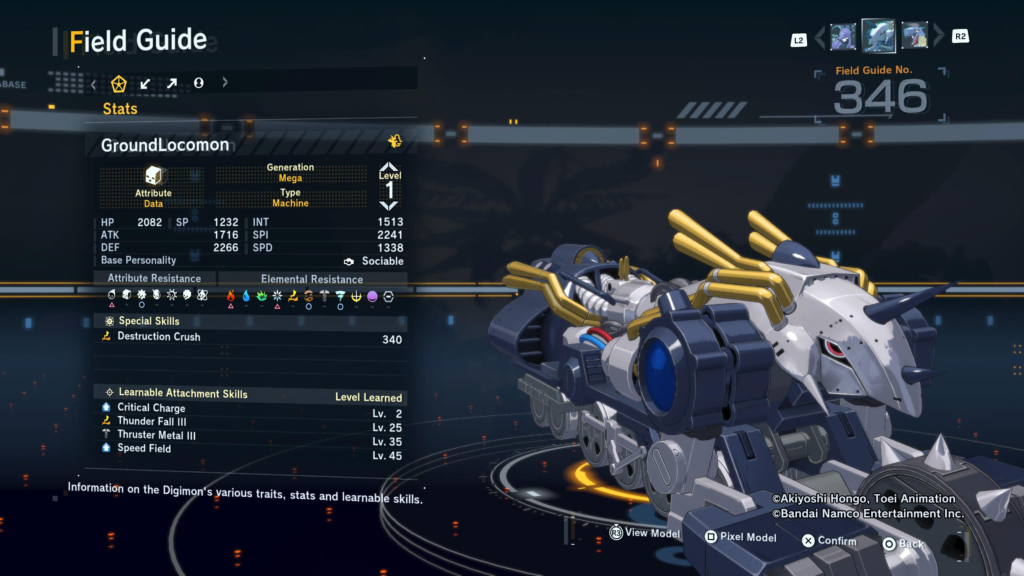Select the Critical Charge attachment skill
Screen dimensions: 1024x576
point(151,407)
